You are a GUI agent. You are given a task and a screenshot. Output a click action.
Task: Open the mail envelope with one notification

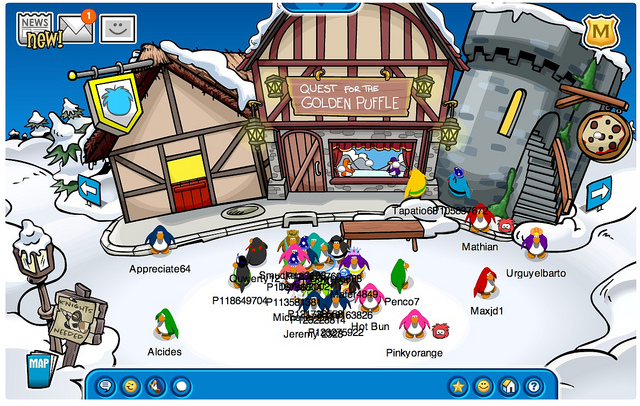77,26
